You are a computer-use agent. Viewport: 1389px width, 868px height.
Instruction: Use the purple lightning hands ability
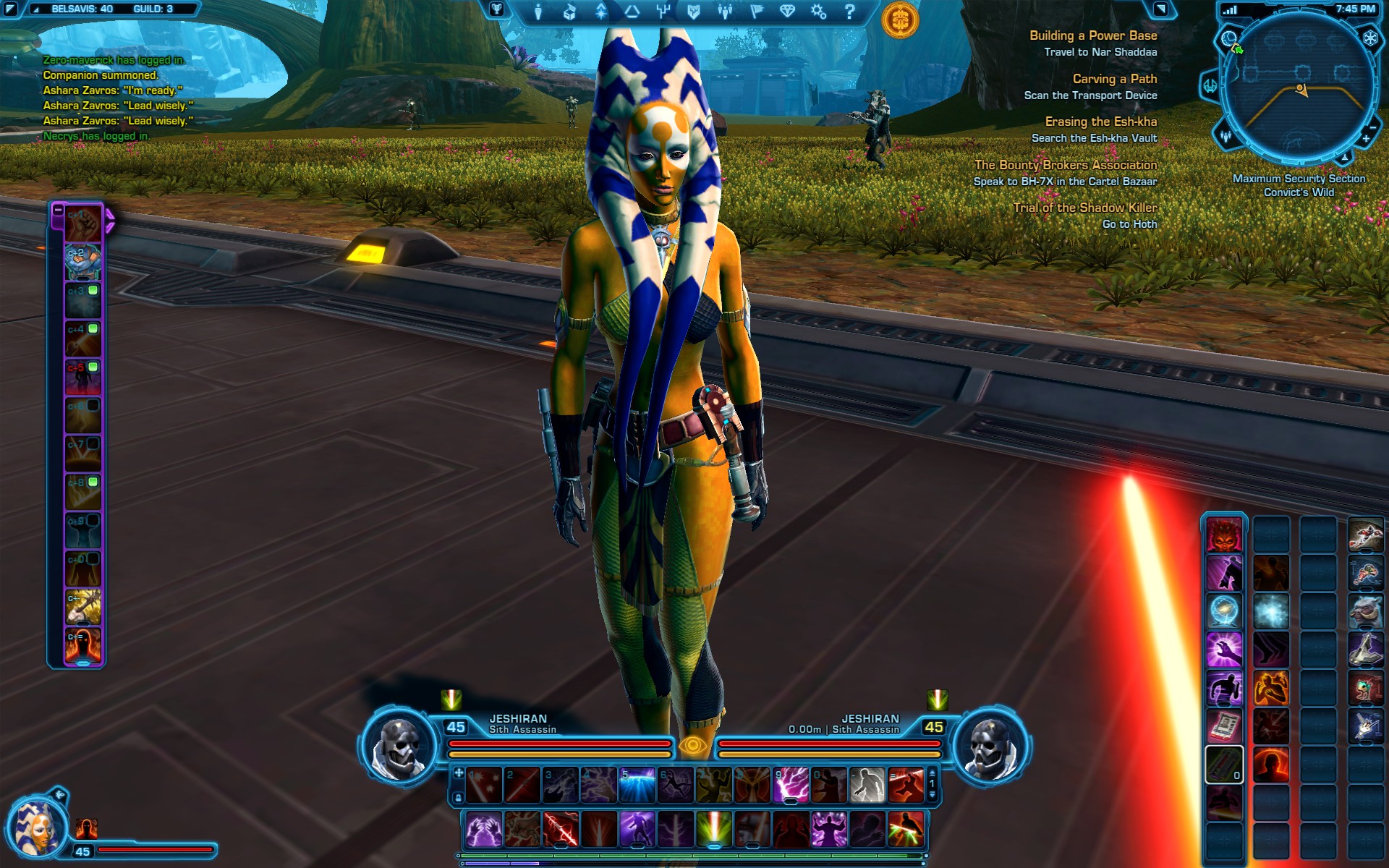coord(483,829)
